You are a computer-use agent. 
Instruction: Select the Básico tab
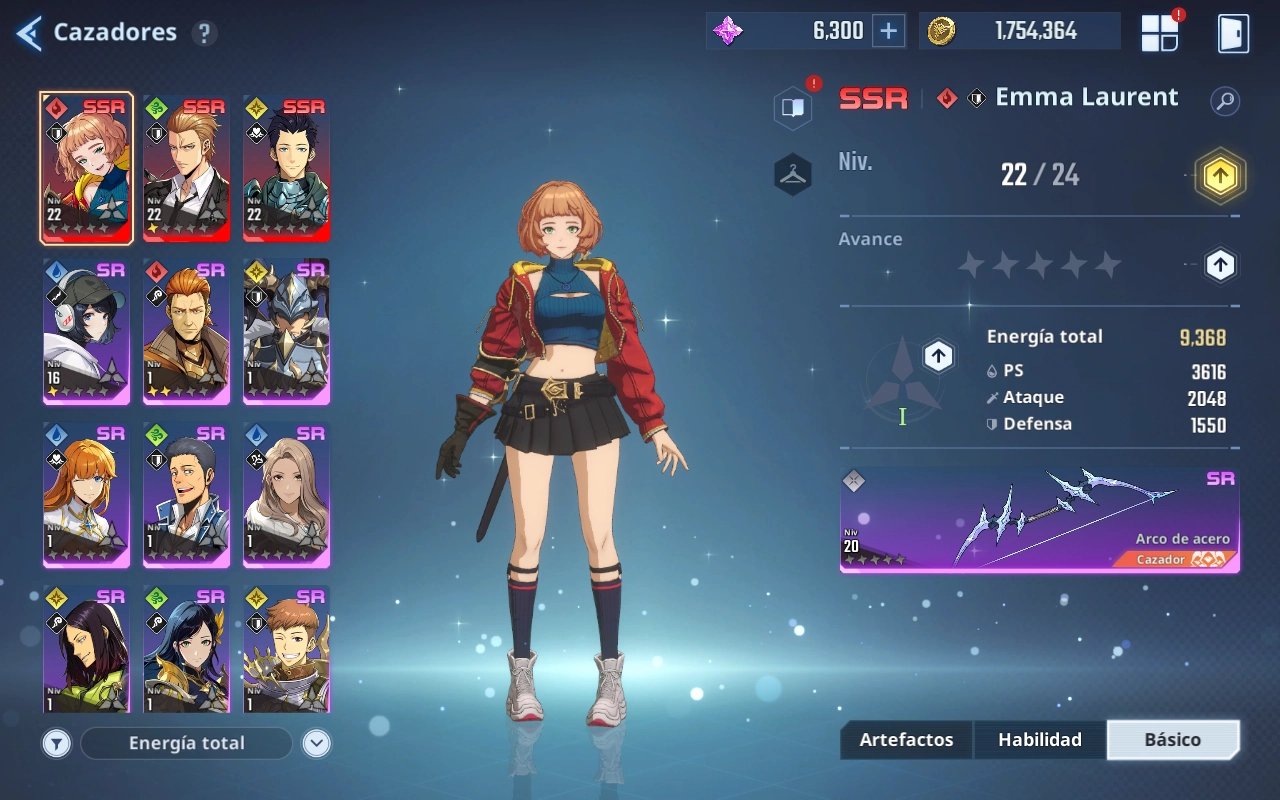coord(1173,740)
